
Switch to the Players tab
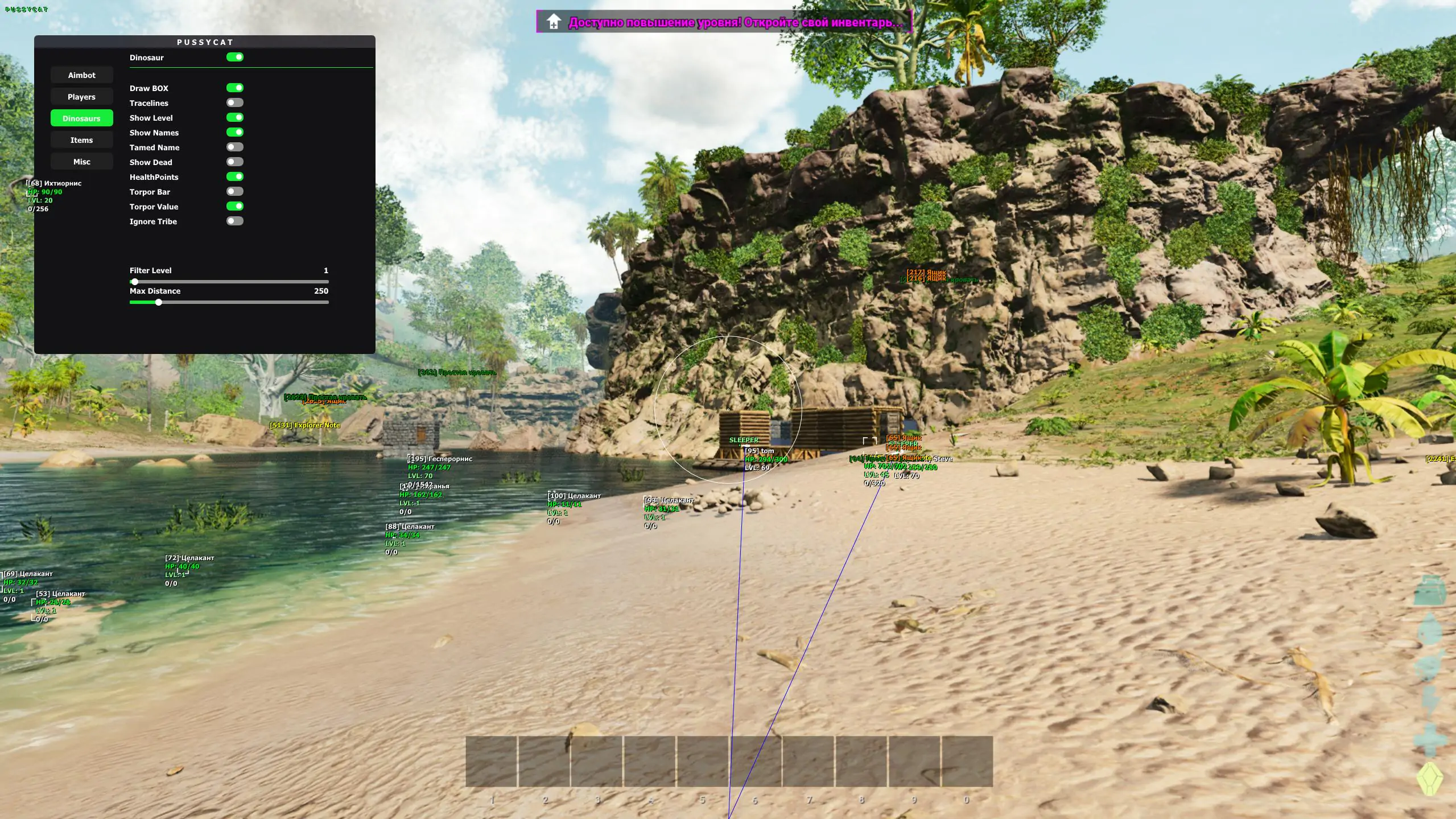coord(81,97)
